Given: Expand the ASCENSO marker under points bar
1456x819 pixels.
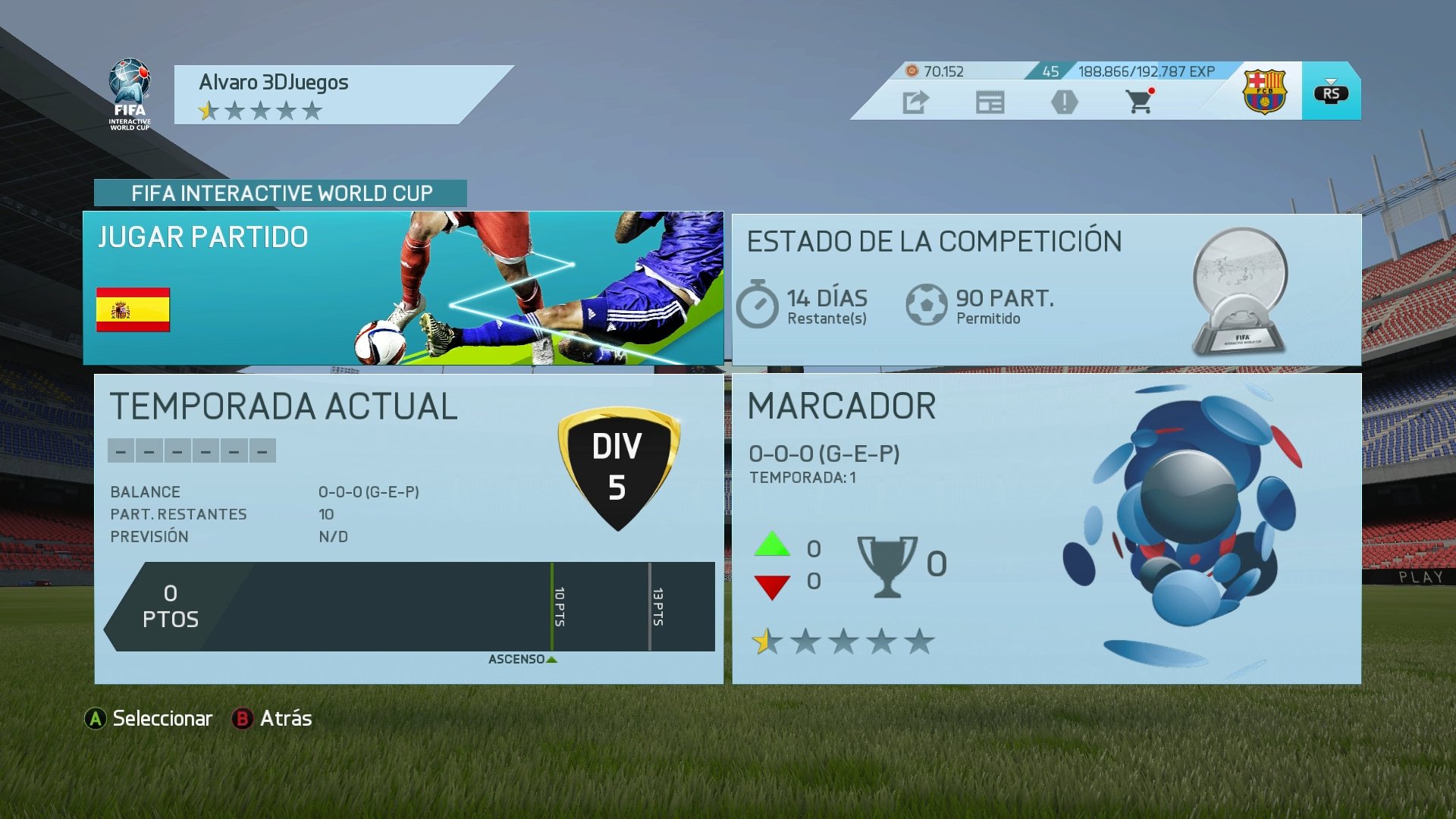Looking at the screenshot, I should point(522,660).
